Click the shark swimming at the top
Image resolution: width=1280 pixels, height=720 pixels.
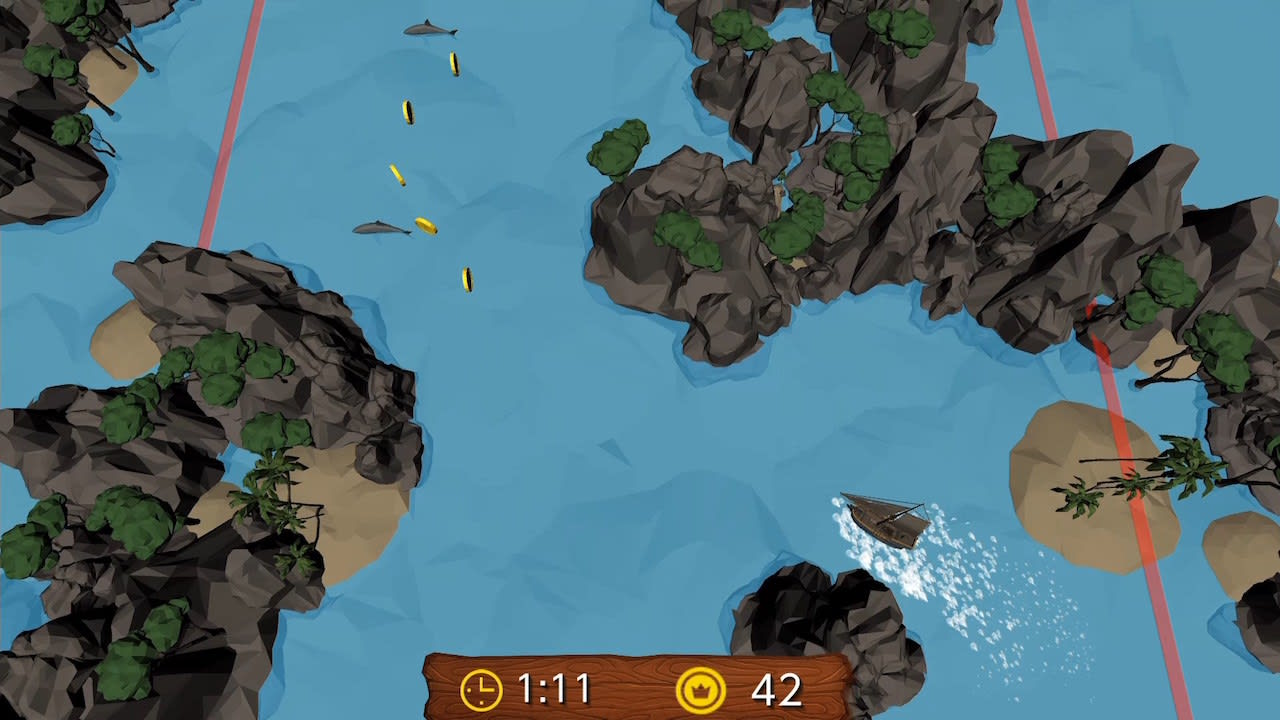(428, 28)
